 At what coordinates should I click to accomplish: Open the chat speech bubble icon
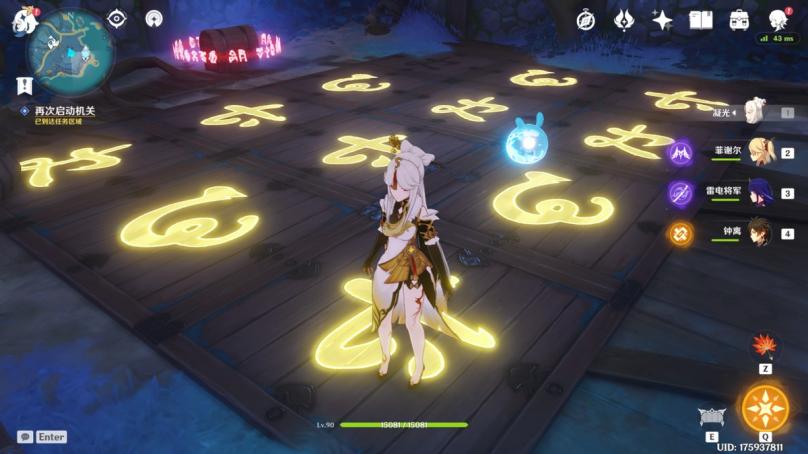point(24,437)
